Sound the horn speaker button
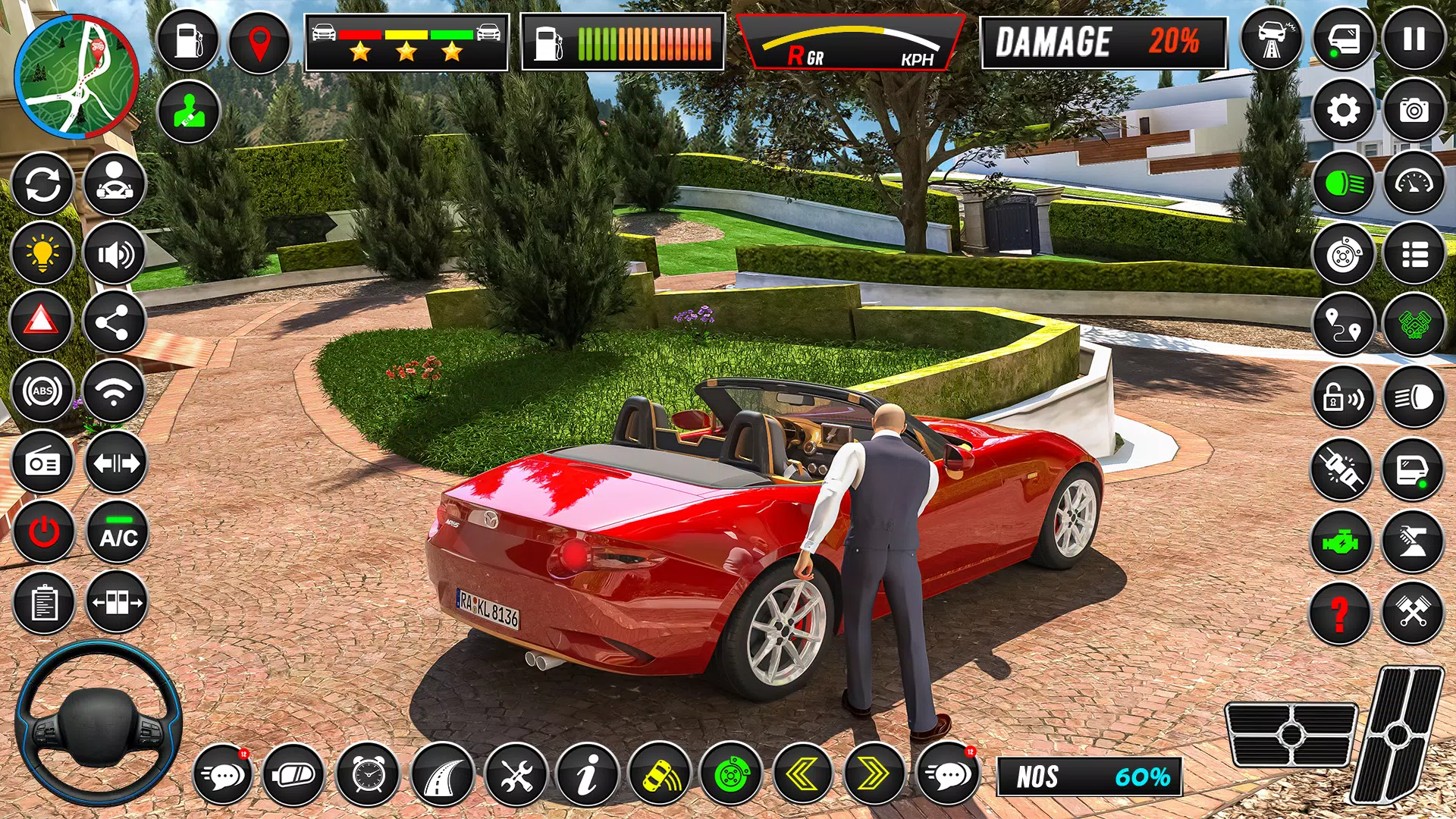 (x=115, y=254)
